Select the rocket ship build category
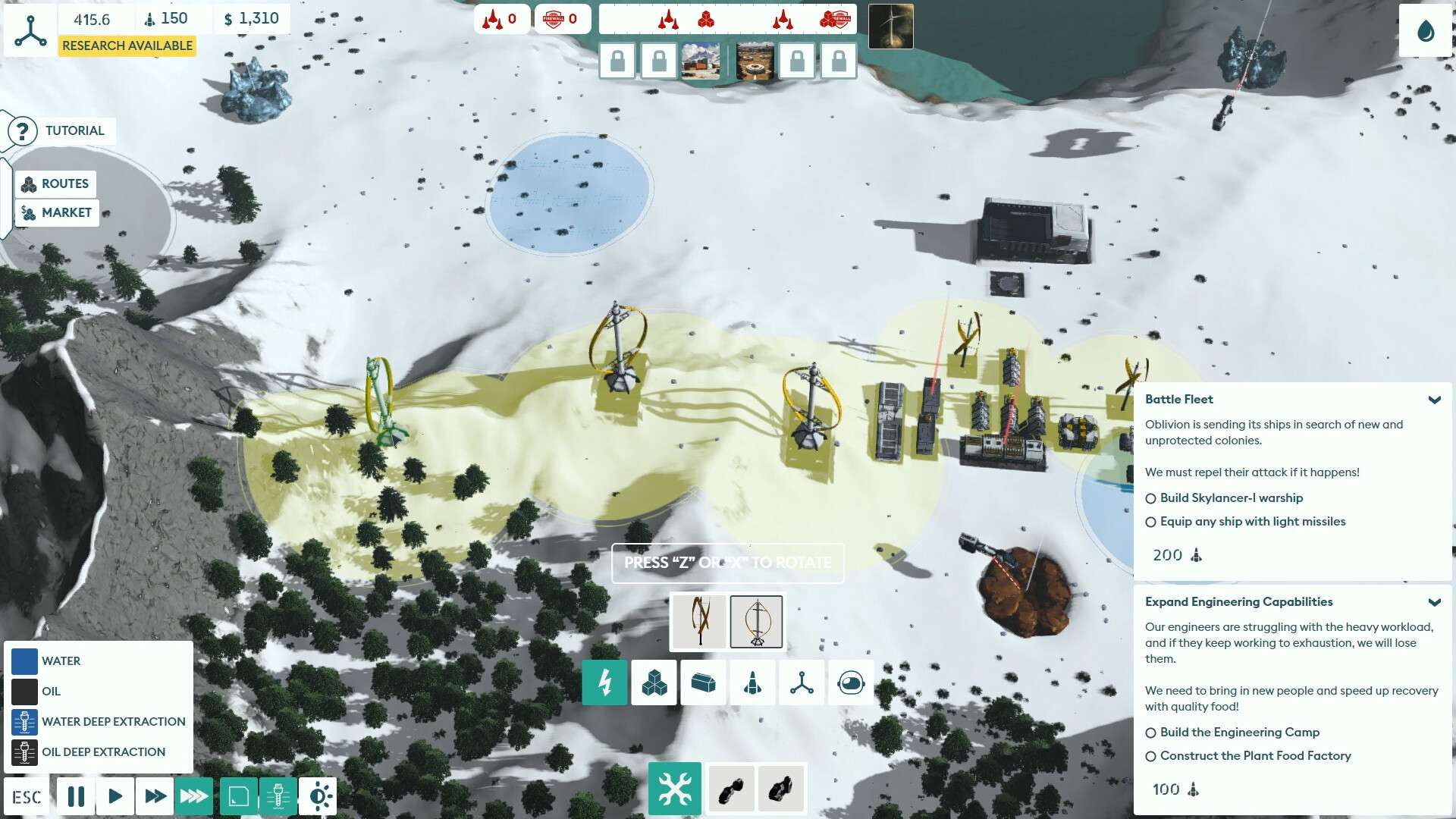Viewport: 1456px width, 819px height. coord(752,683)
